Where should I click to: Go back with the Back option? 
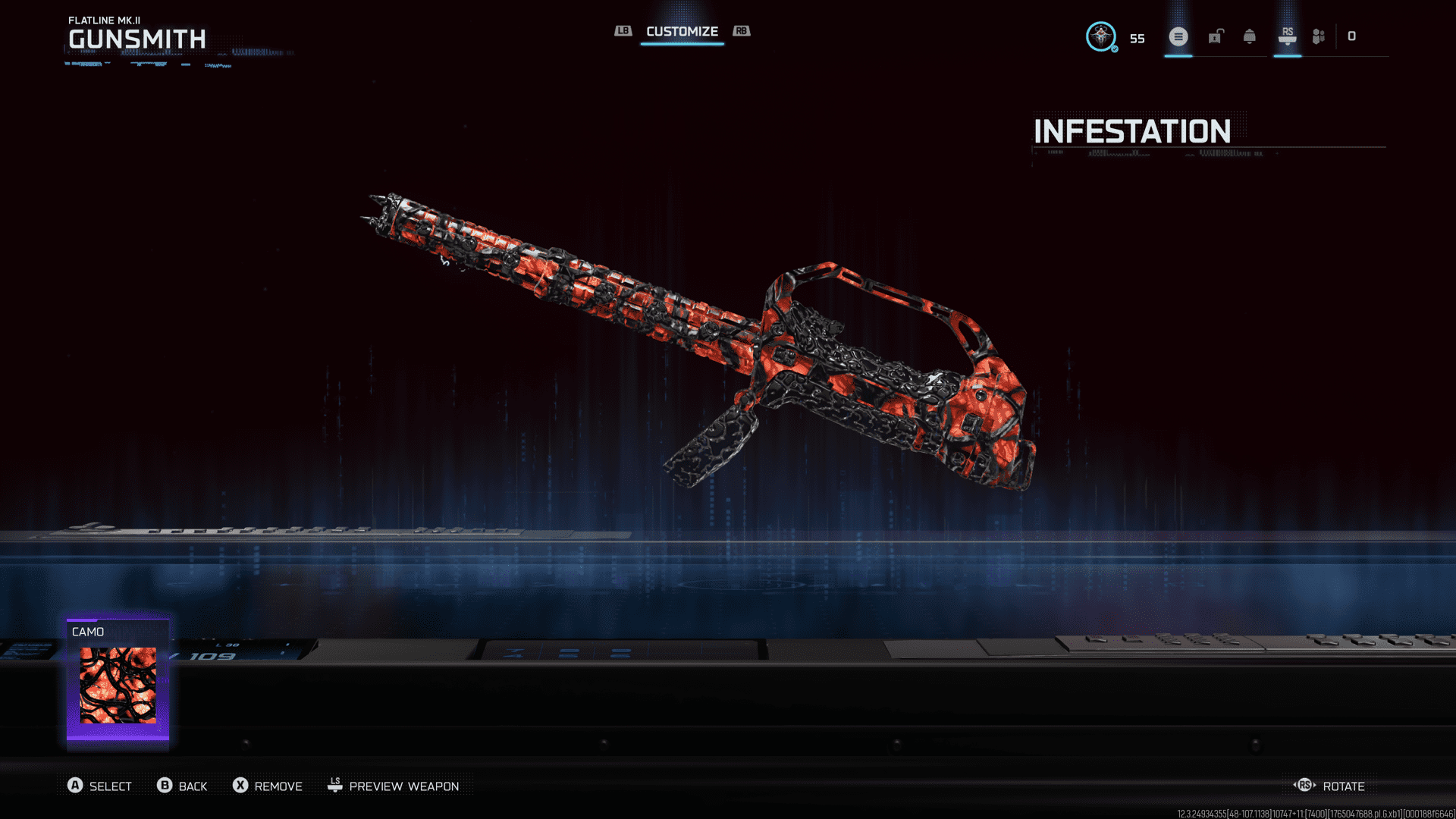(x=182, y=786)
